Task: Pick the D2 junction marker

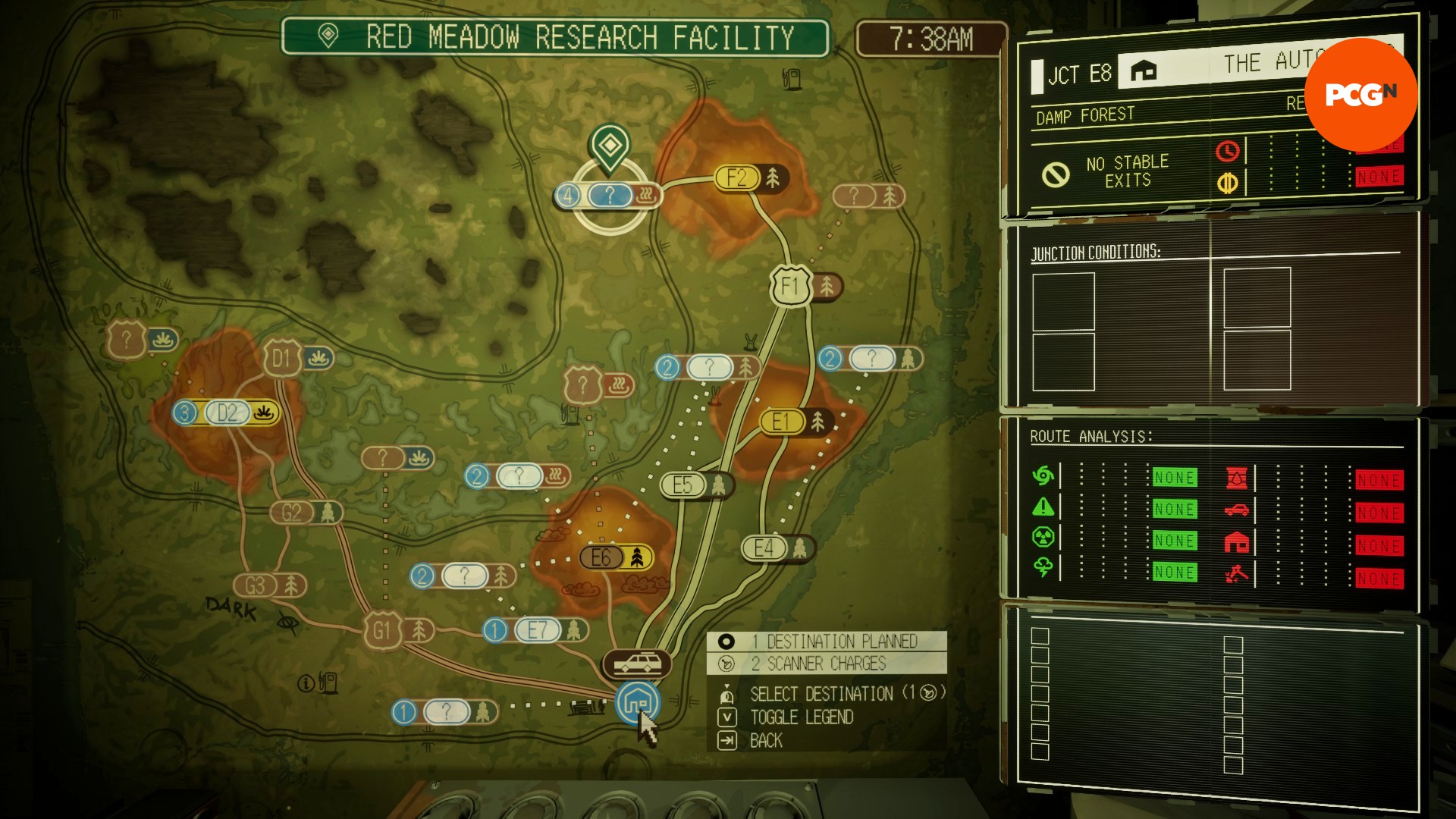Action: coord(227,413)
